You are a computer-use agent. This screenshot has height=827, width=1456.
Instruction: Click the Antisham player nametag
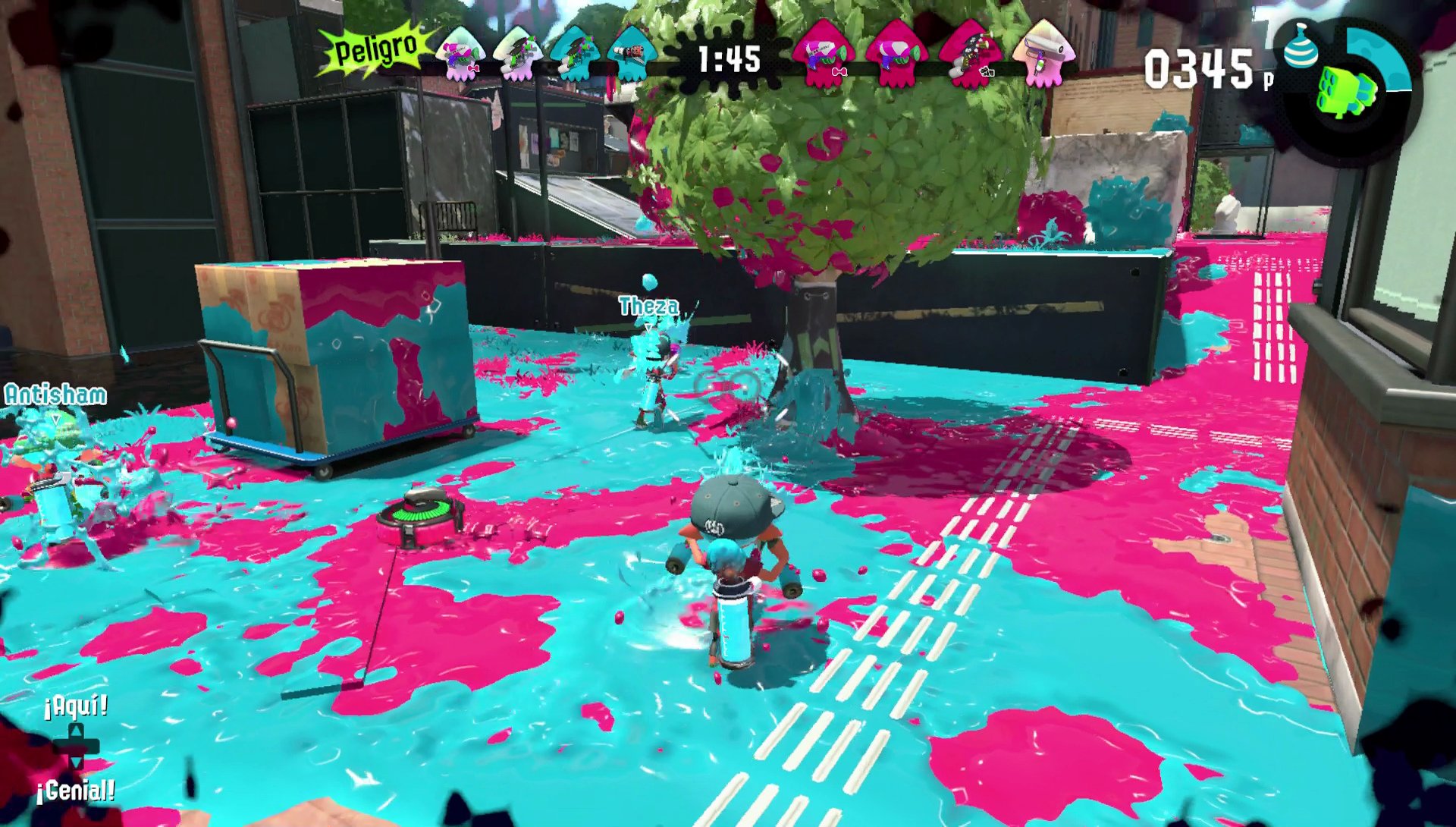pyautogui.click(x=57, y=395)
